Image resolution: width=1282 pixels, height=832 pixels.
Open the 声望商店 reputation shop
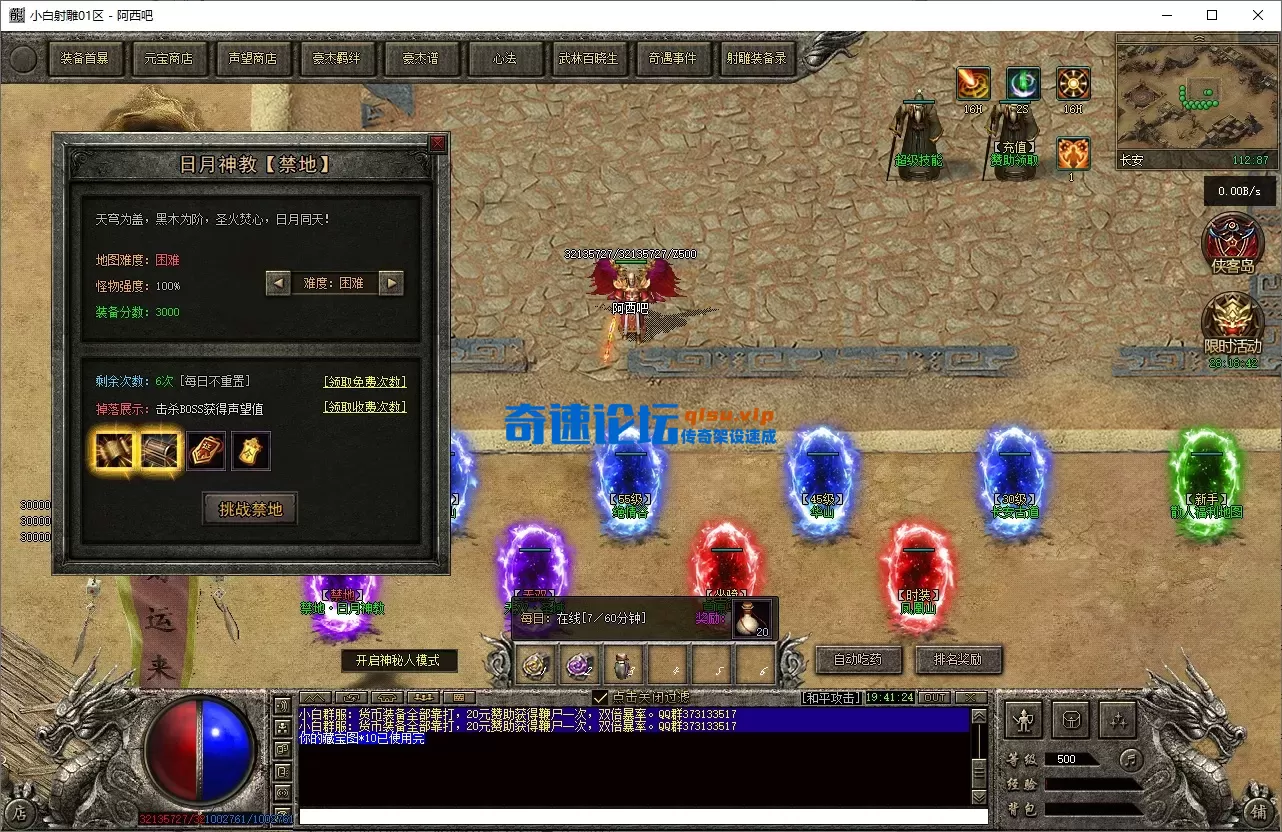pos(252,58)
